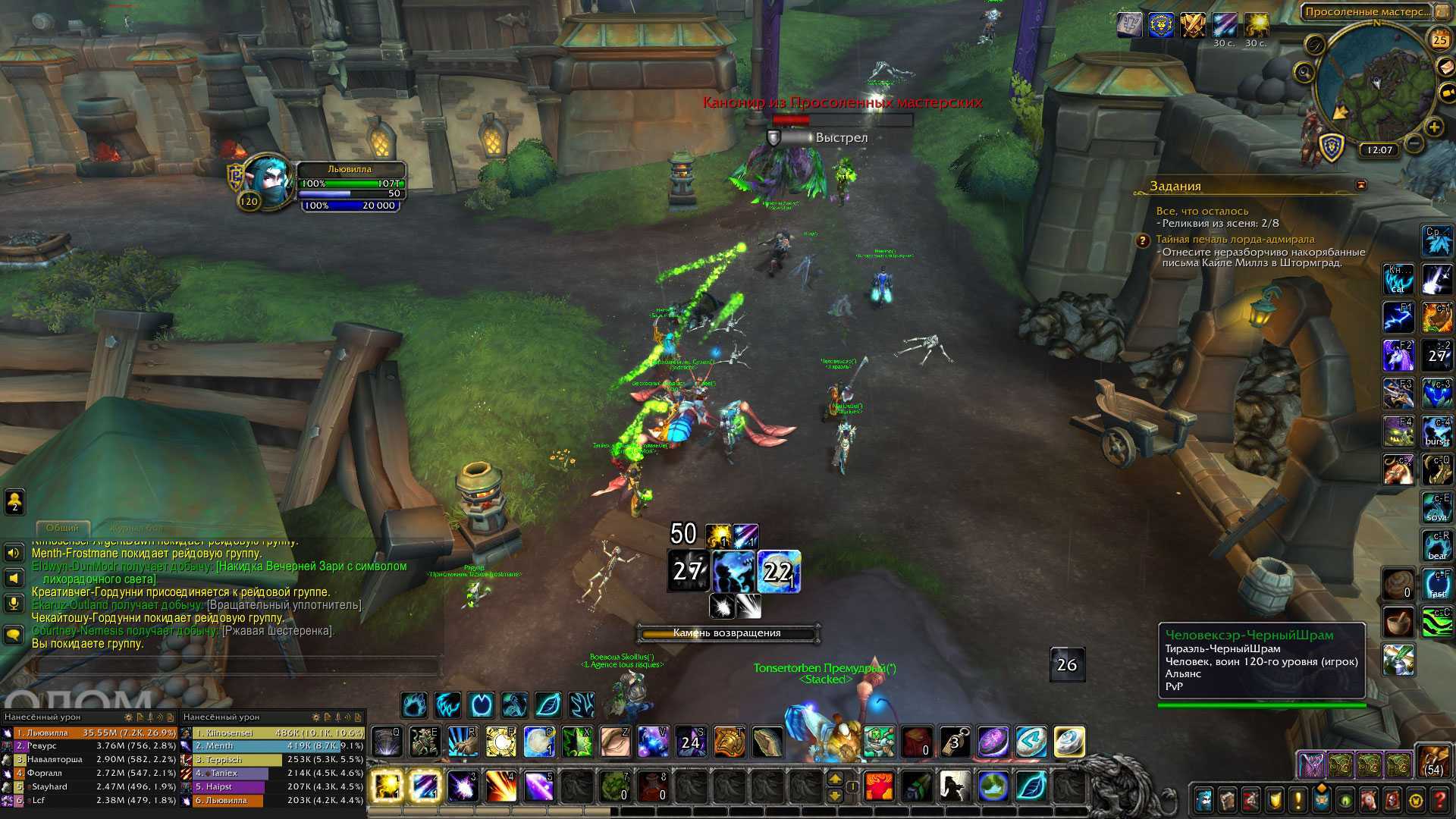1456x819 pixels.
Task: Open the chat menu speech bubble button
Action: (14, 634)
